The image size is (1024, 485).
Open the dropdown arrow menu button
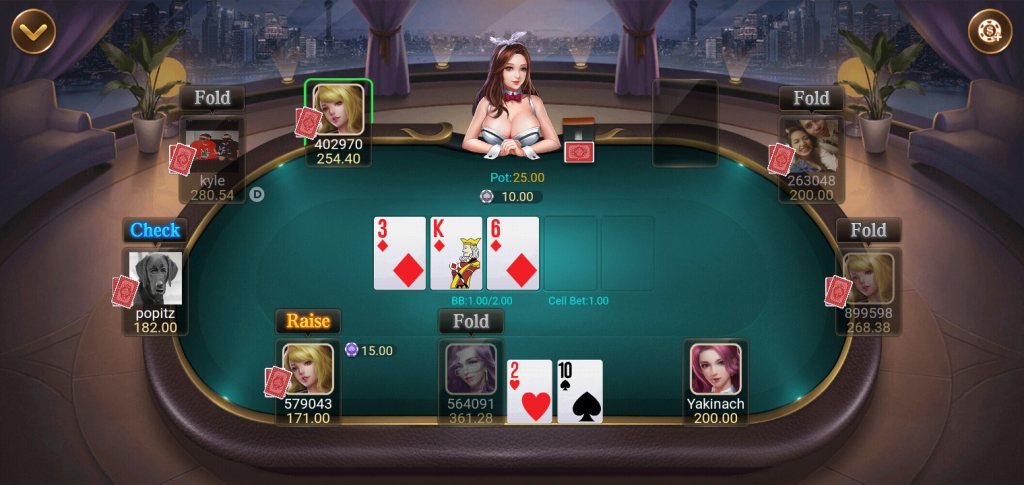[x=33, y=31]
